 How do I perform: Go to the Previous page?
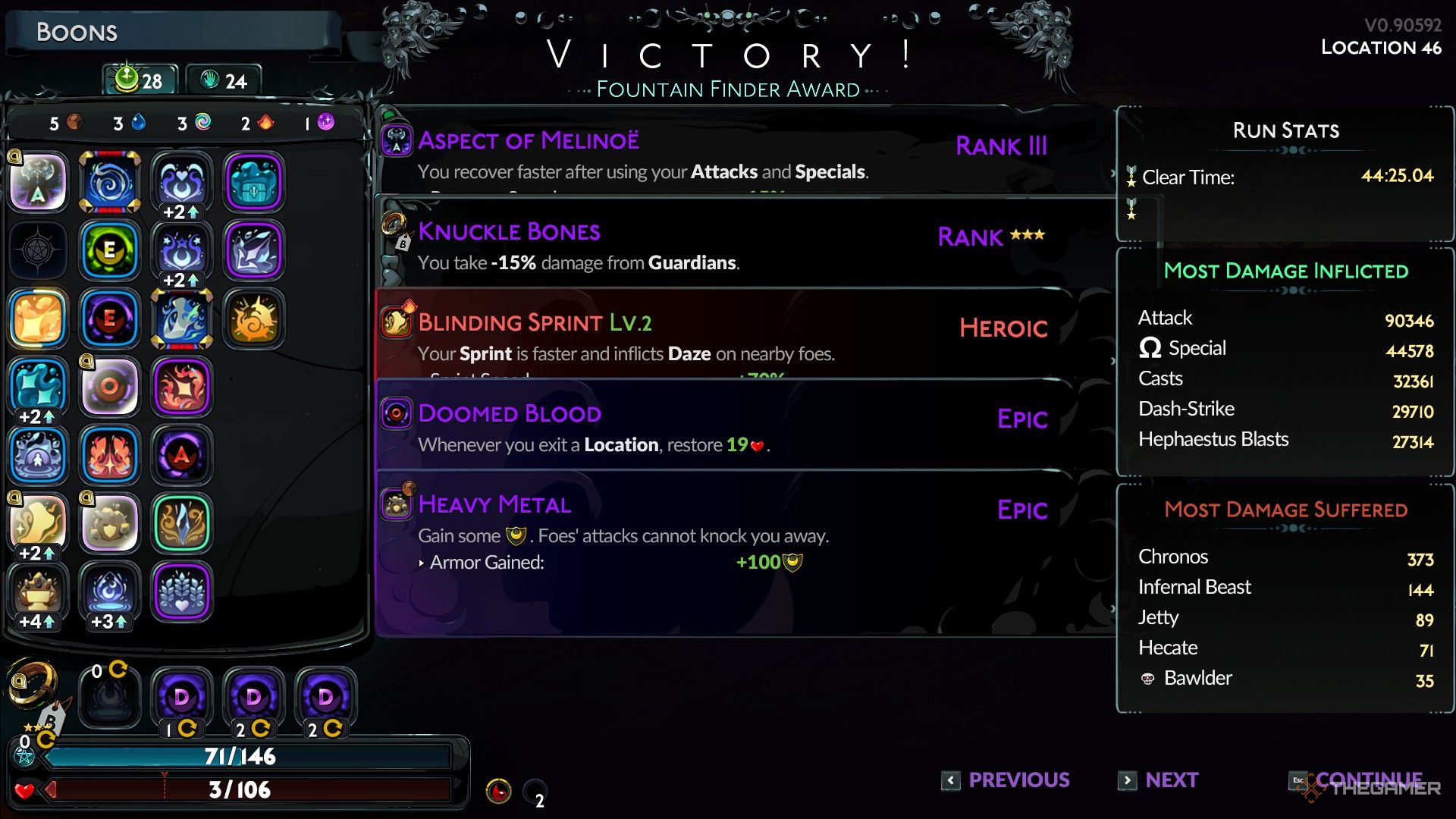tap(1006, 780)
